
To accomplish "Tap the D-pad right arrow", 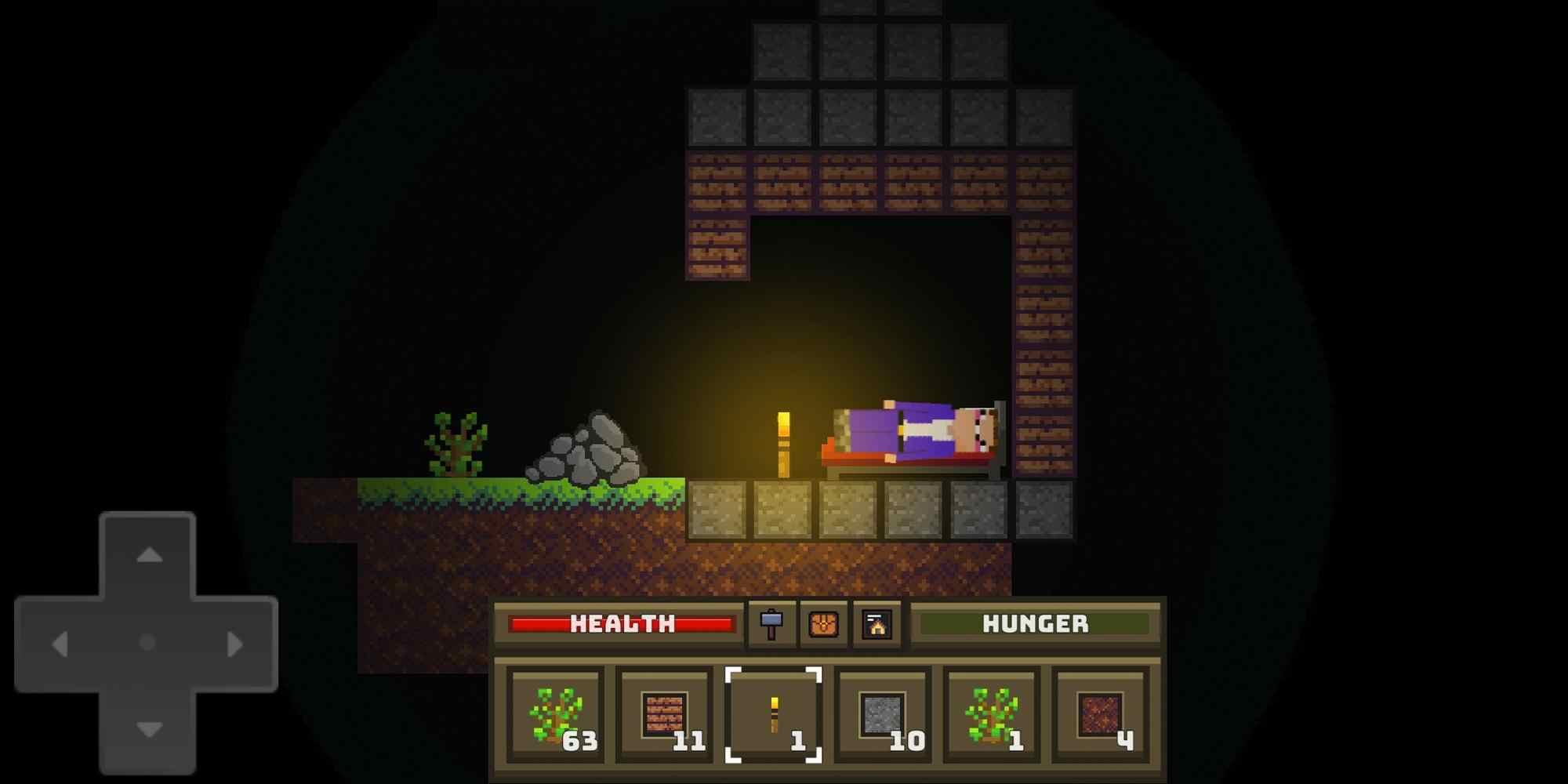I will click(x=234, y=644).
